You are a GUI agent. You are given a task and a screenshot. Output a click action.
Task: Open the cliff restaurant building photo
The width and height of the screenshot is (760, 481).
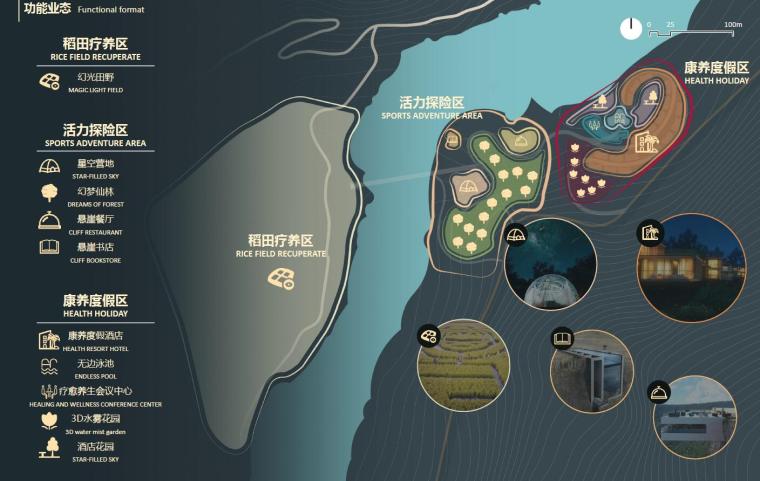click(695, 423)
